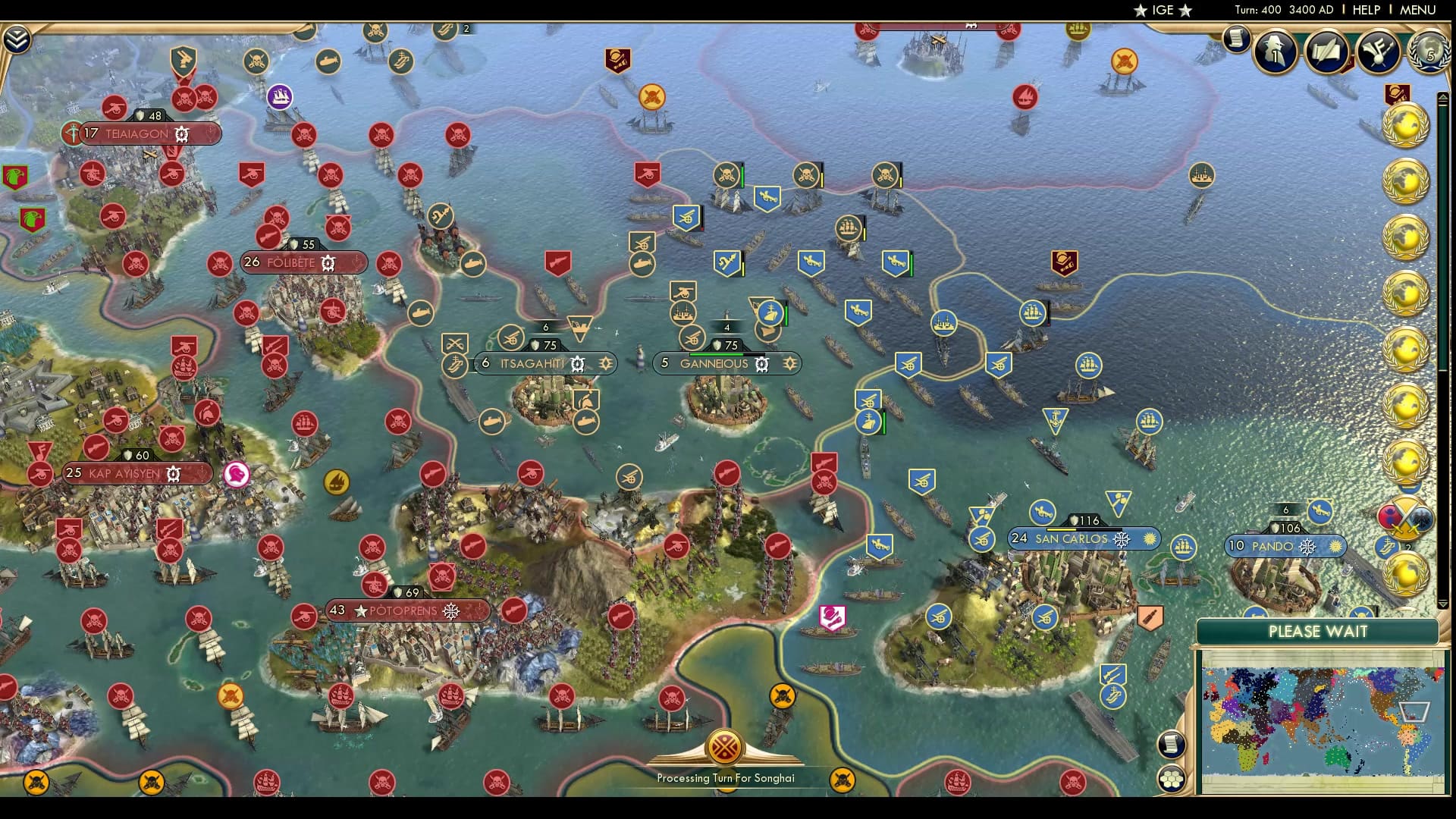The image size is (1456, 819).
Task: Open production via gear on Teiaiagon's banner
Action: coord(180,134)
